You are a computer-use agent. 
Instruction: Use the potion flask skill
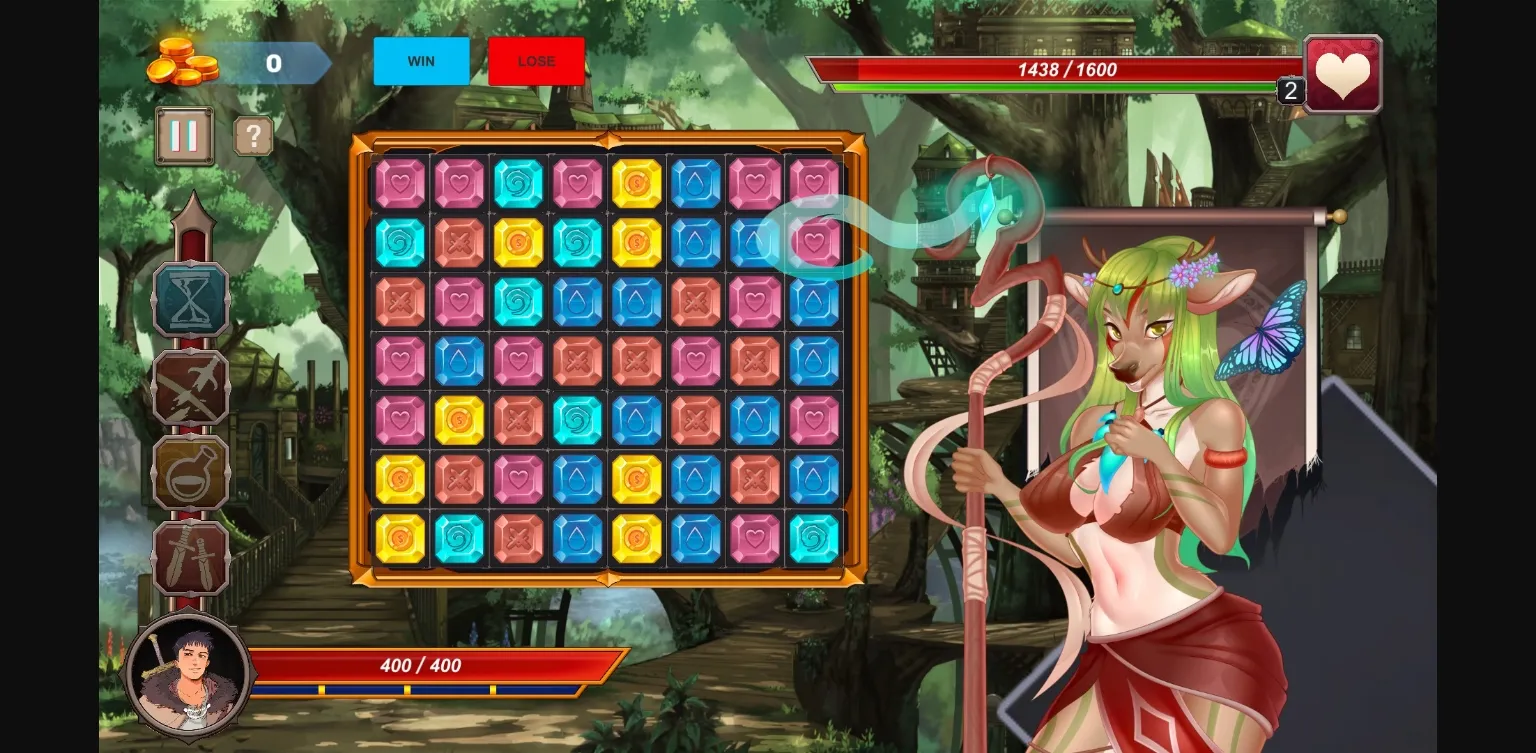[x=190, y=470]
